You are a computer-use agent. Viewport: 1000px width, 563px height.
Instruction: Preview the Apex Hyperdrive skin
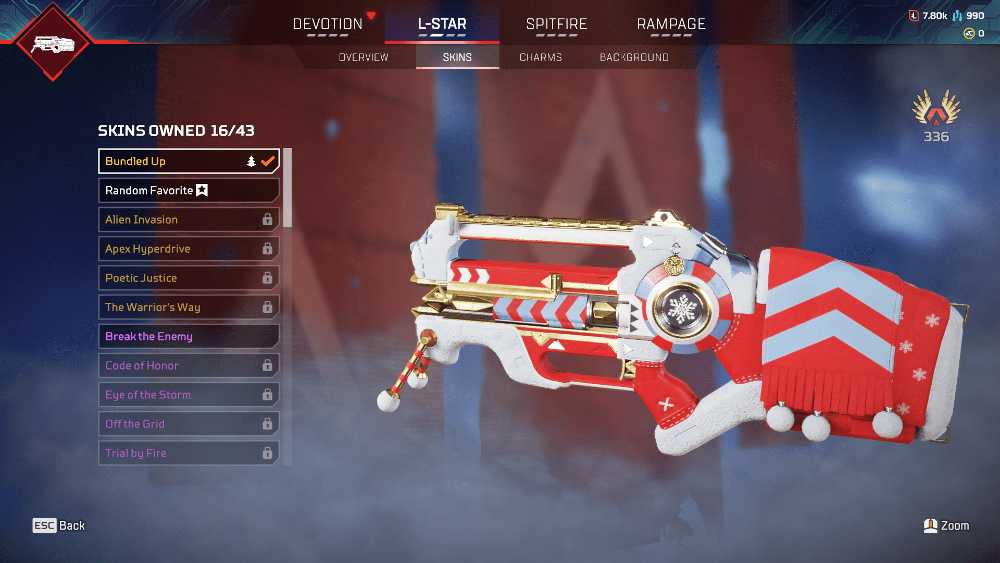[x=188, y=249]
